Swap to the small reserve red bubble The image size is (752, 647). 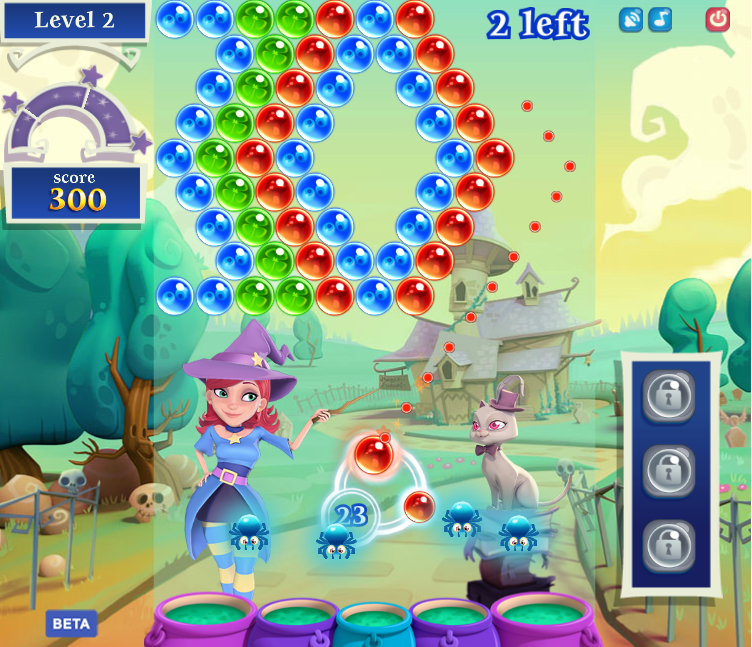(x=419, y=506)
